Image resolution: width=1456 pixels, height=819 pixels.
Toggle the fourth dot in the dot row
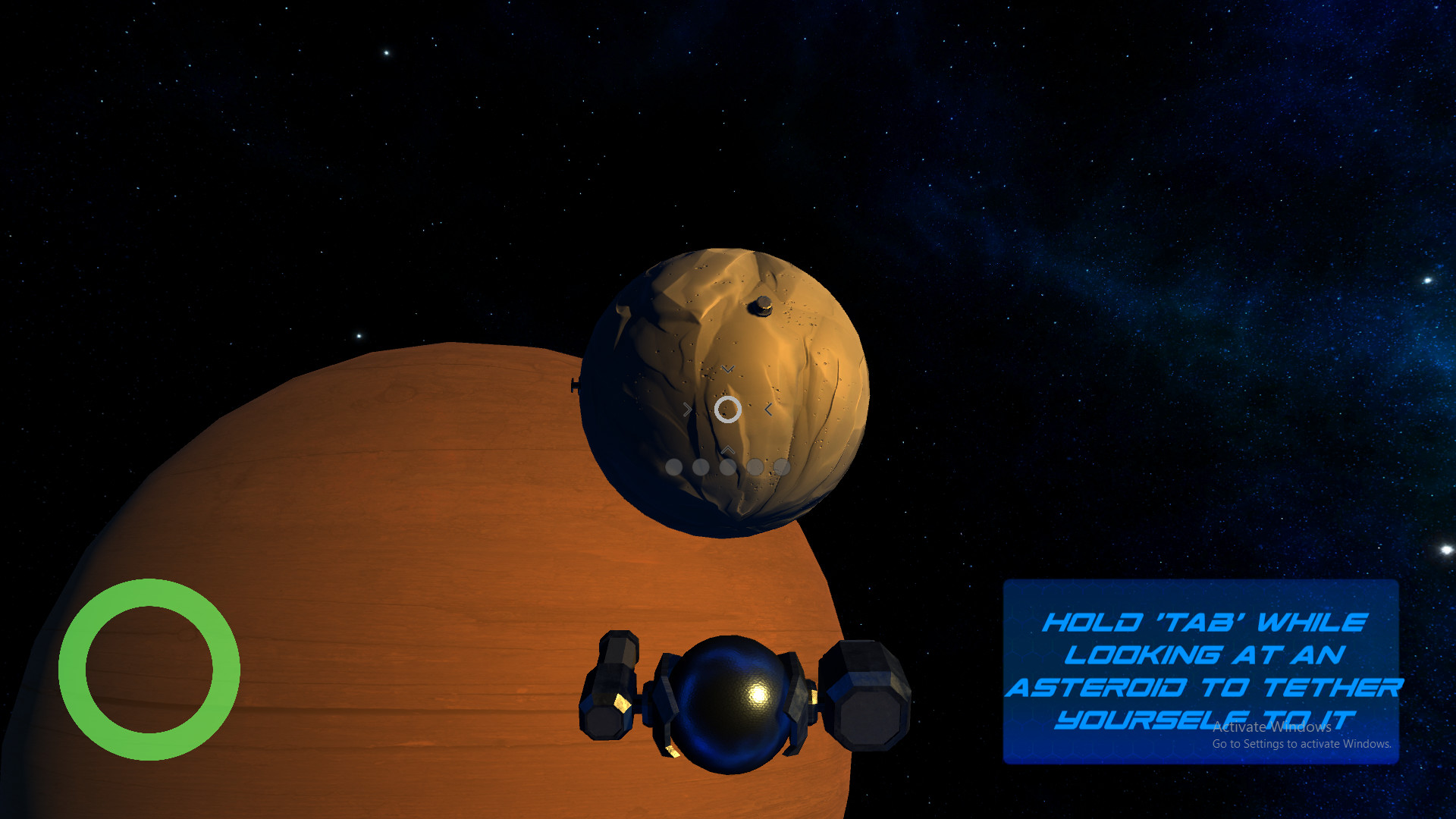[755, 467]
